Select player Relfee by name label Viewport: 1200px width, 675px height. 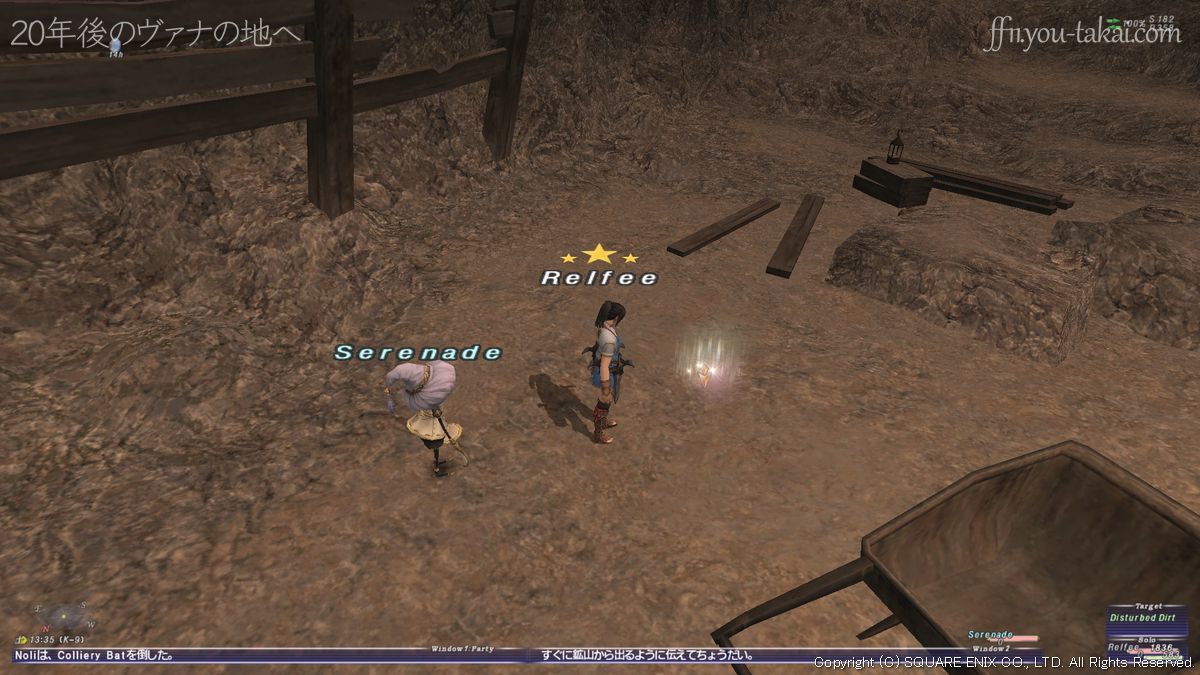(599, 278)
